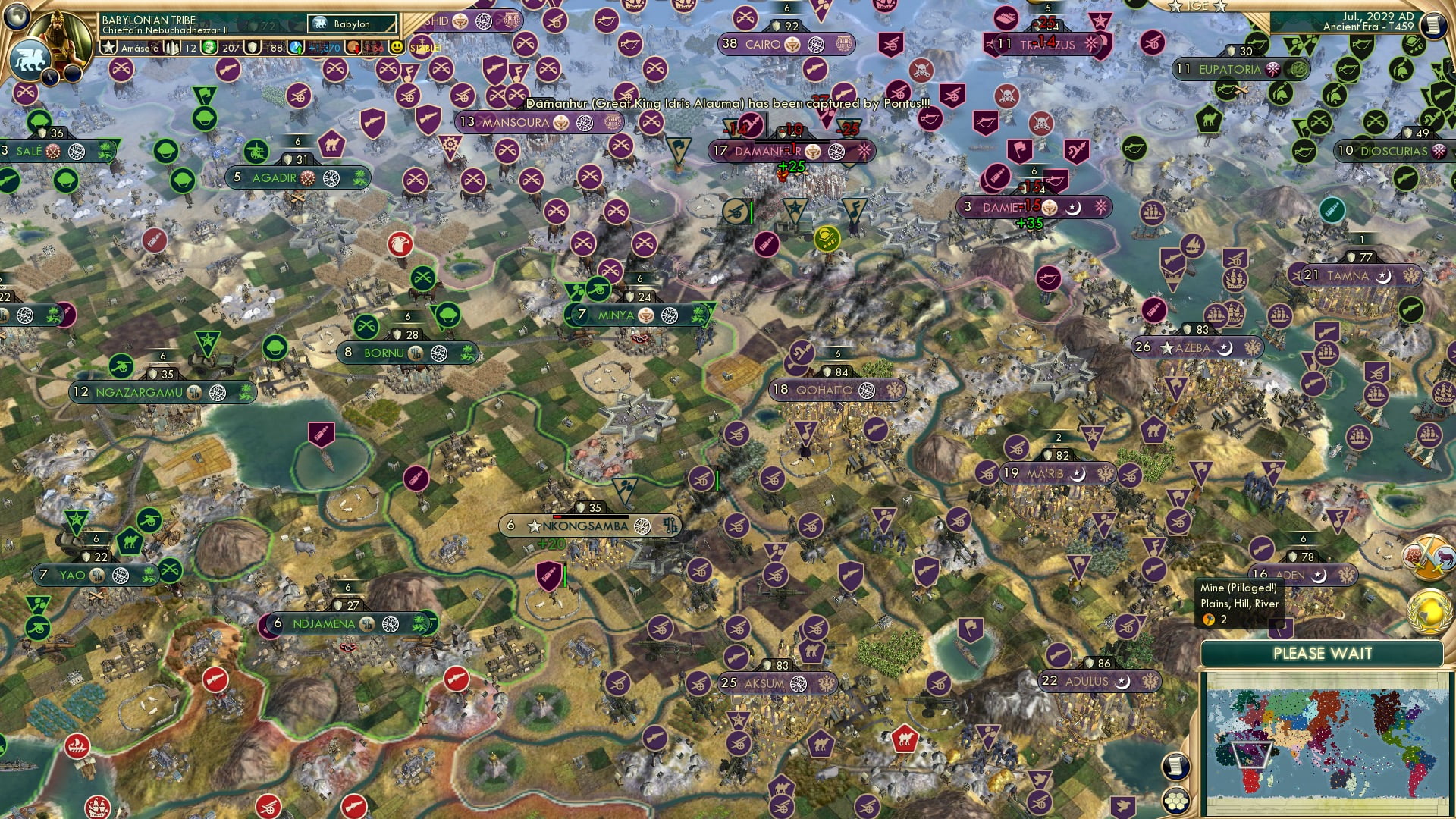Open diplomacy with the crossed-swords icon
Viewport: 1456px width, 819px height.
click(x=1427, y=557)
